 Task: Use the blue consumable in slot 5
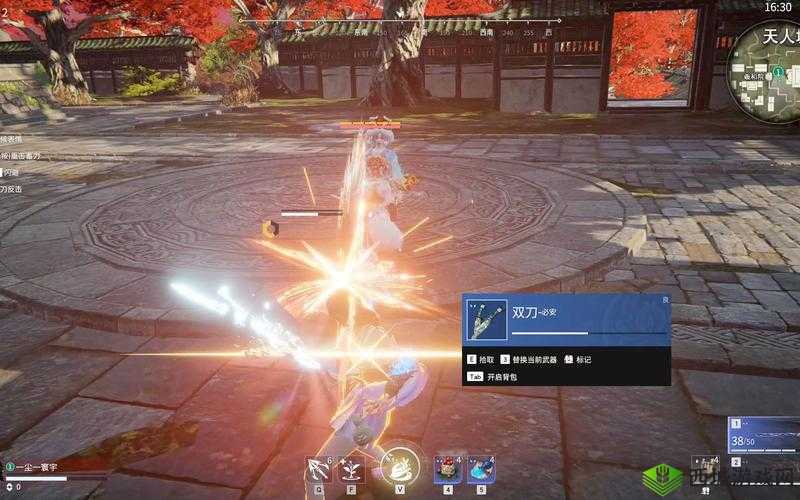(480, 469)
